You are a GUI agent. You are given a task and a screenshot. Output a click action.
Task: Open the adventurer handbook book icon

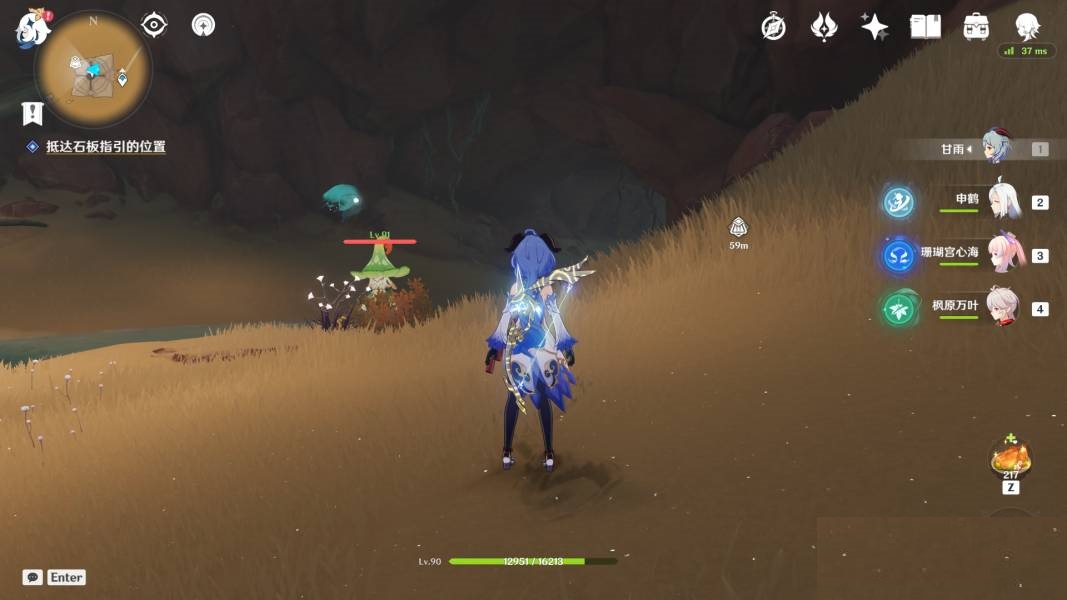coord(925,27)
